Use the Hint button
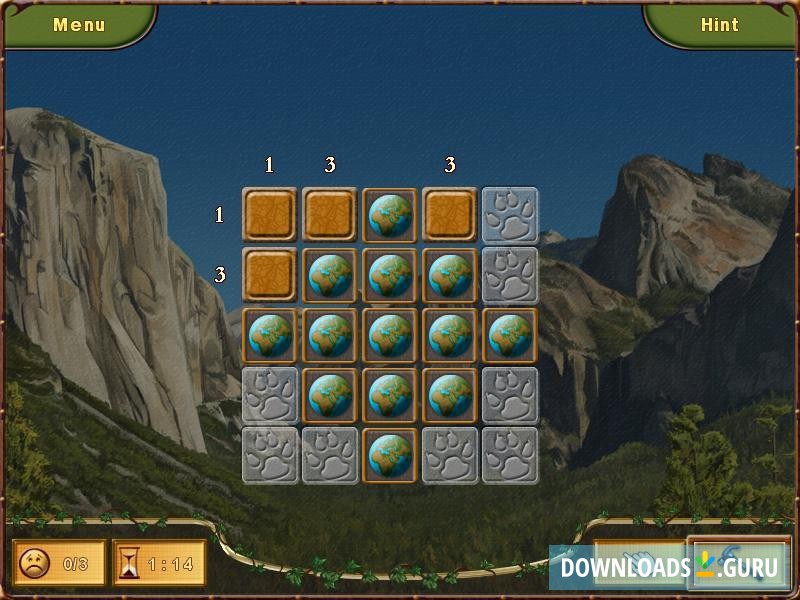The image size is (800, 600). pos(719,25)
